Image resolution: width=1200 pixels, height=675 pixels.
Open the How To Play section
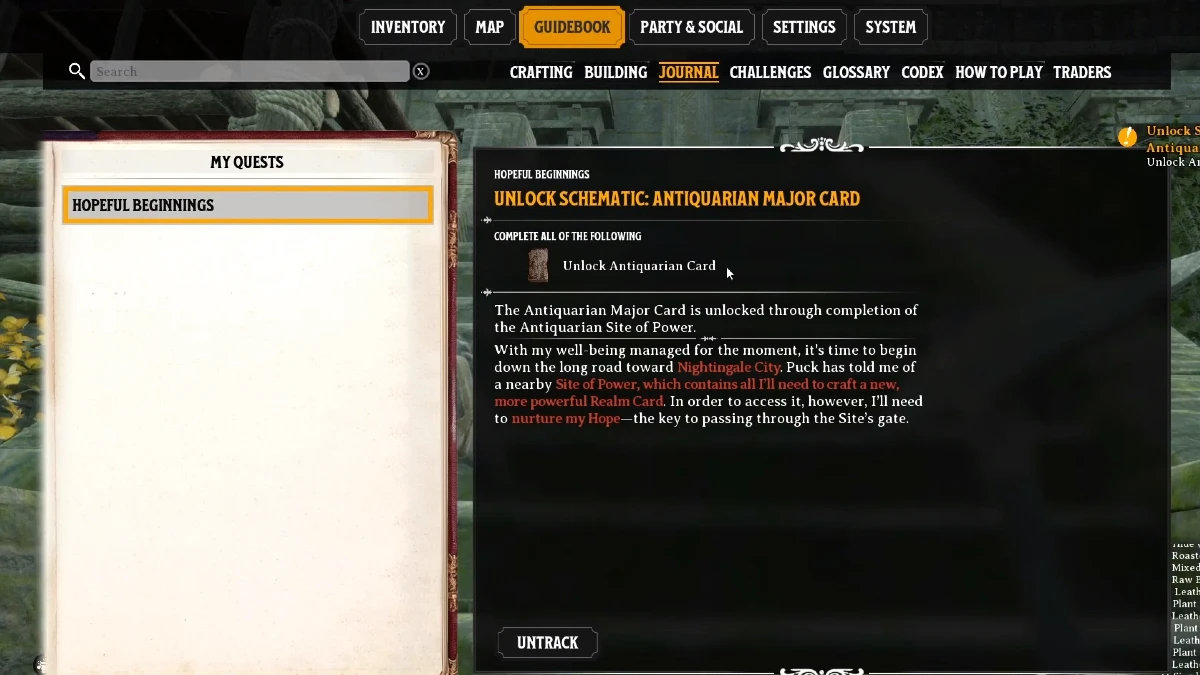[x=998, y=72]
